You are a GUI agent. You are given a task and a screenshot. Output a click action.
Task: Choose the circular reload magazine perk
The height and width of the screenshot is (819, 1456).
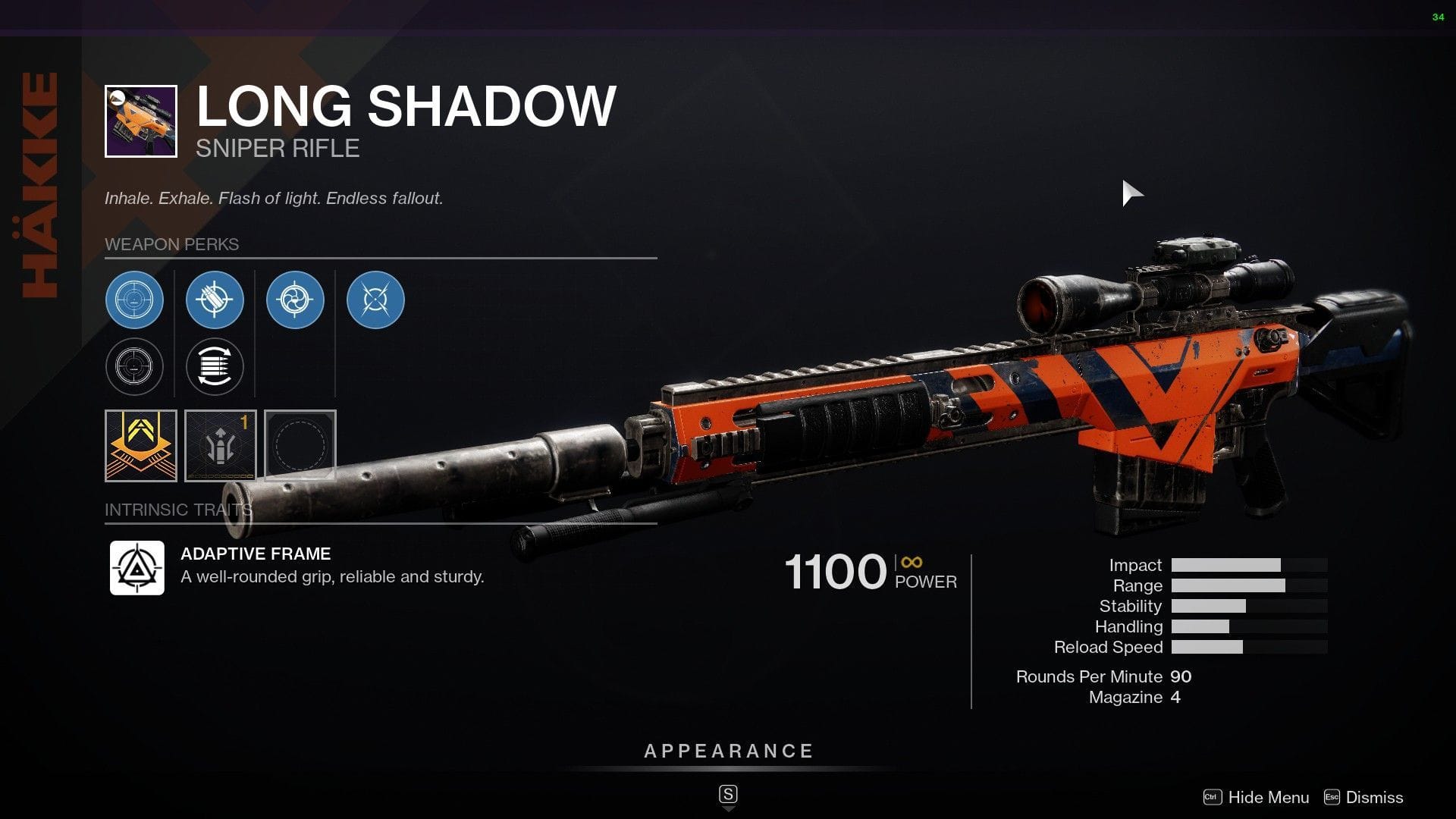tap(215, 366)
